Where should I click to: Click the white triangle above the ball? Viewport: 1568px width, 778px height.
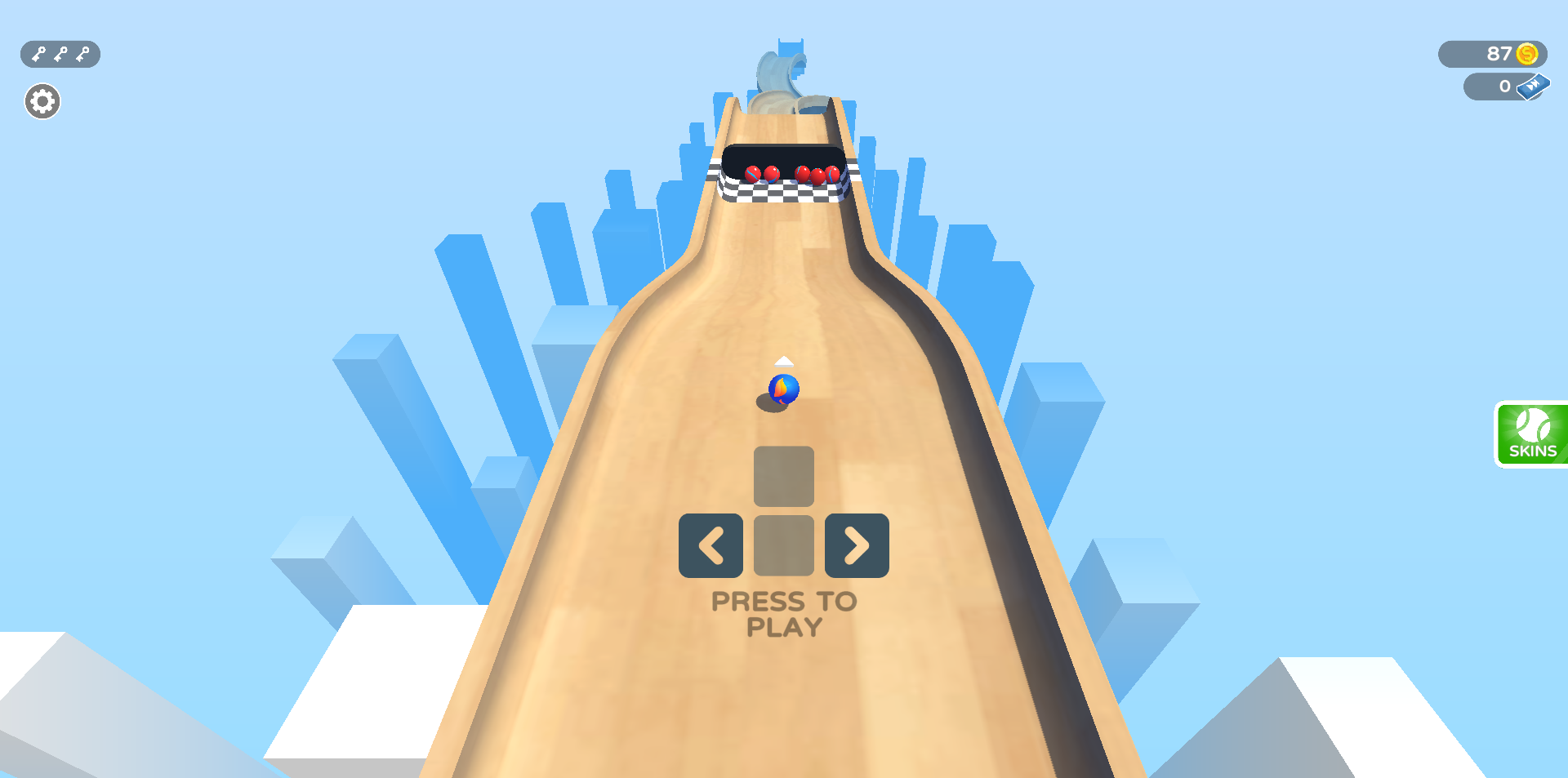point(783,360)
